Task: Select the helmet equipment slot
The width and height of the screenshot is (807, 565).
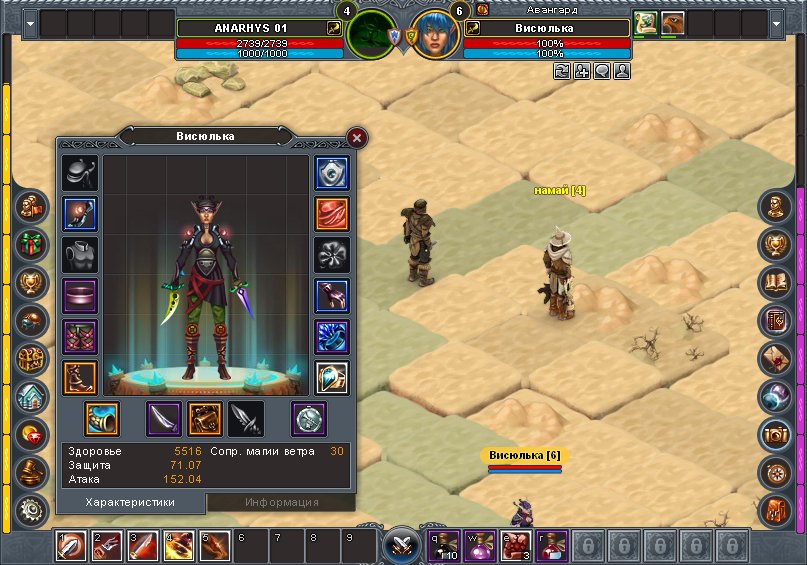Action: pos(80,173)
